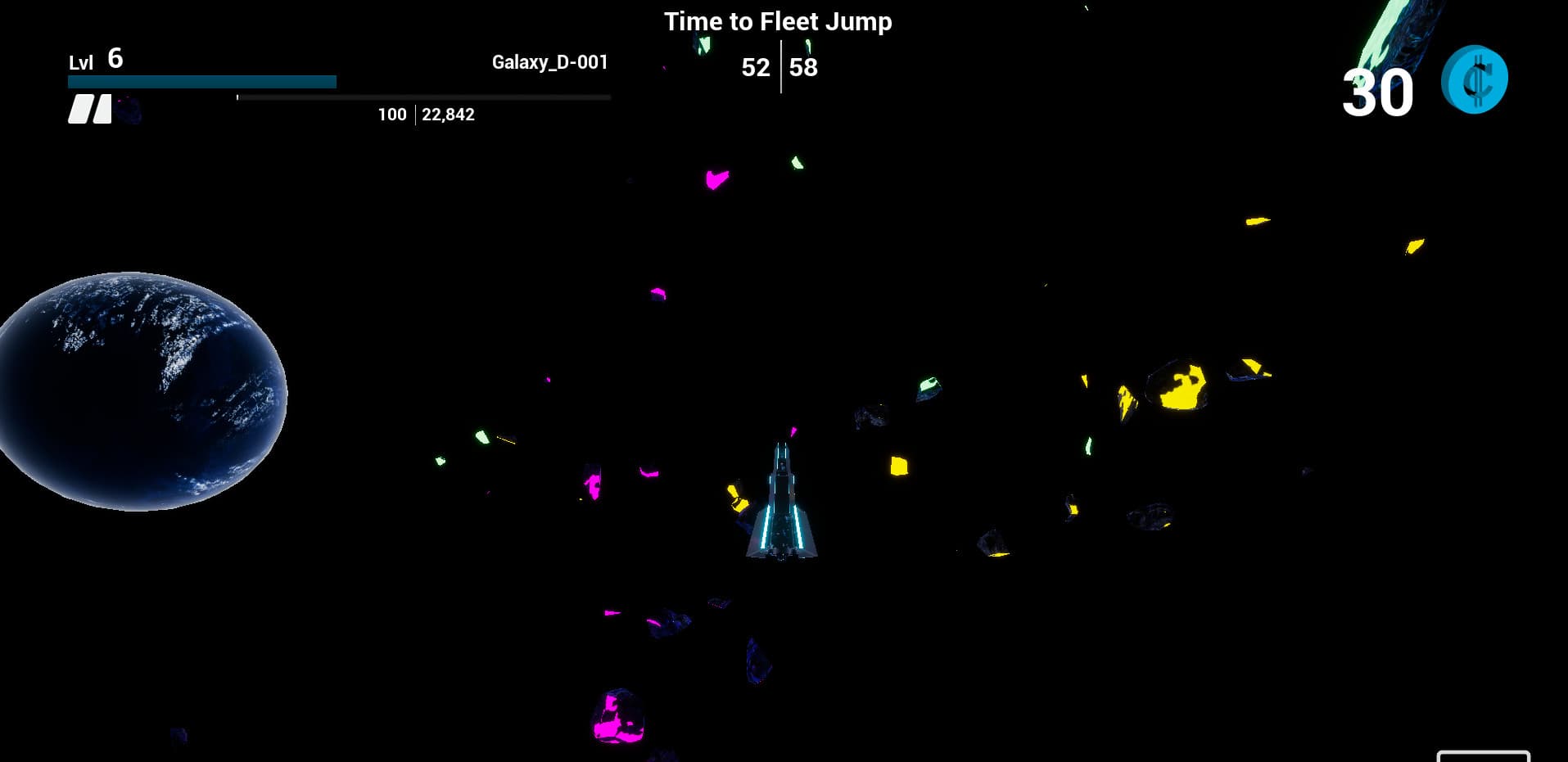Click the teal experience progress bar
Screen dimensions: 1568x762
[201, 82]
